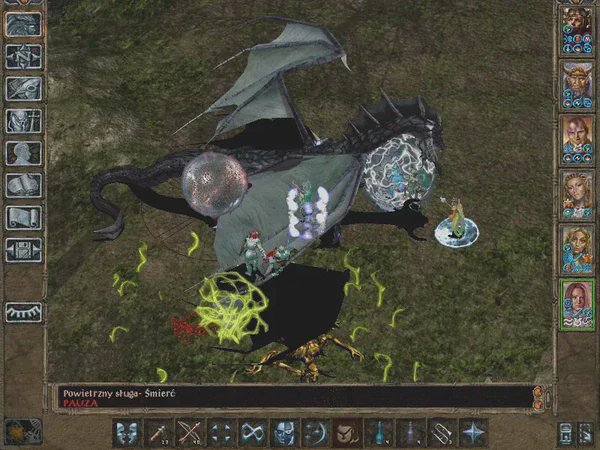Viewport: 600px width, 450px height.
Task: Open special abilities with the star icon
Action: tap(472, 432)
